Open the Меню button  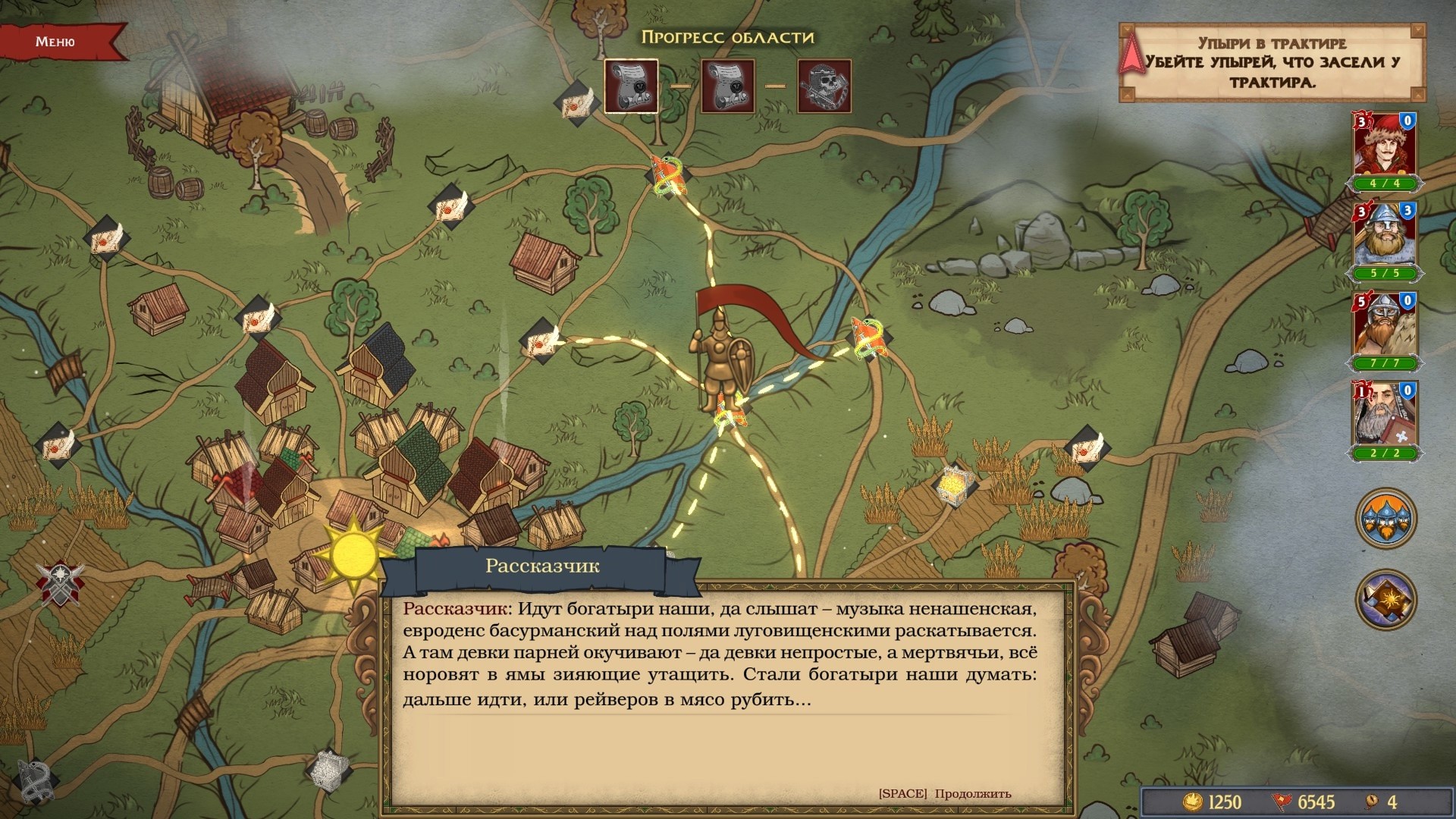(x=56, y=42)
